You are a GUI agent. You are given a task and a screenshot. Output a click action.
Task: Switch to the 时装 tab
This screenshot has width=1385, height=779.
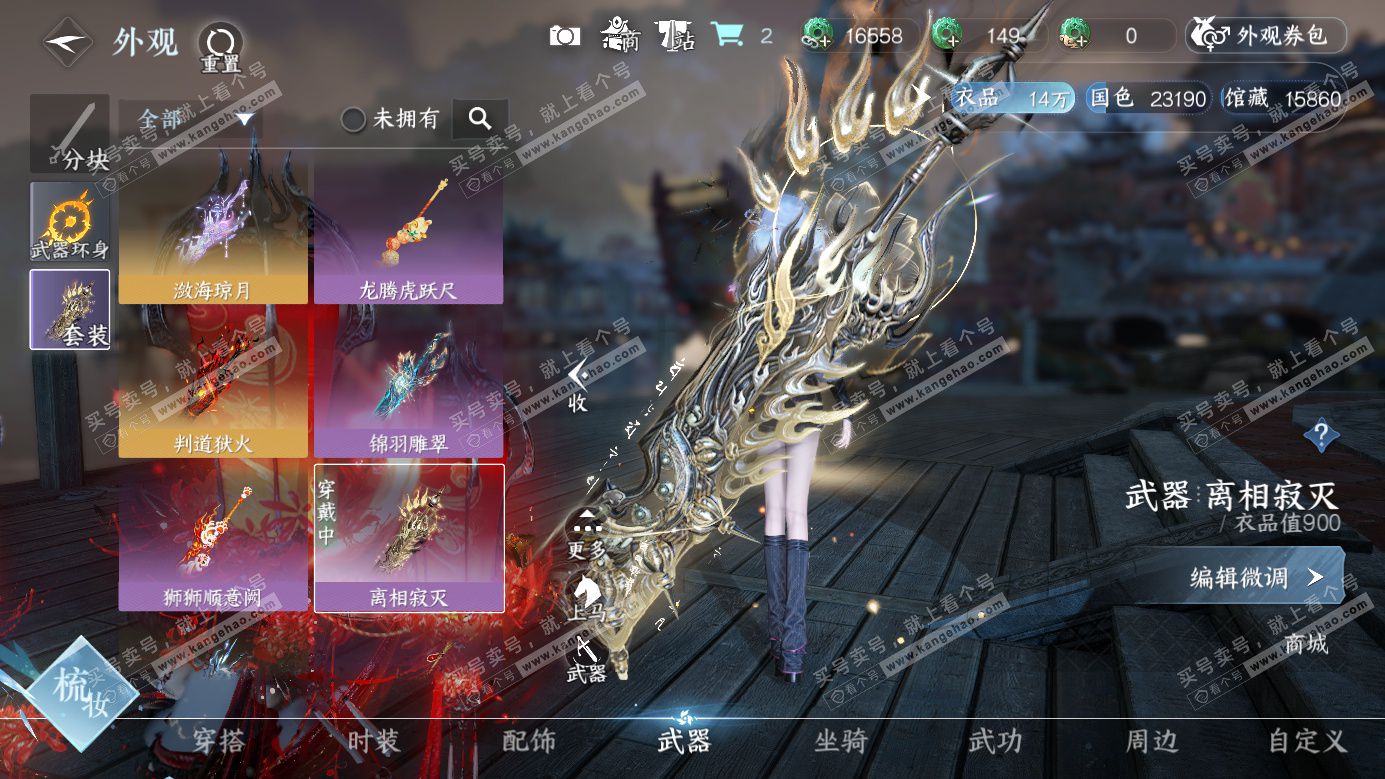coord(374,741)
